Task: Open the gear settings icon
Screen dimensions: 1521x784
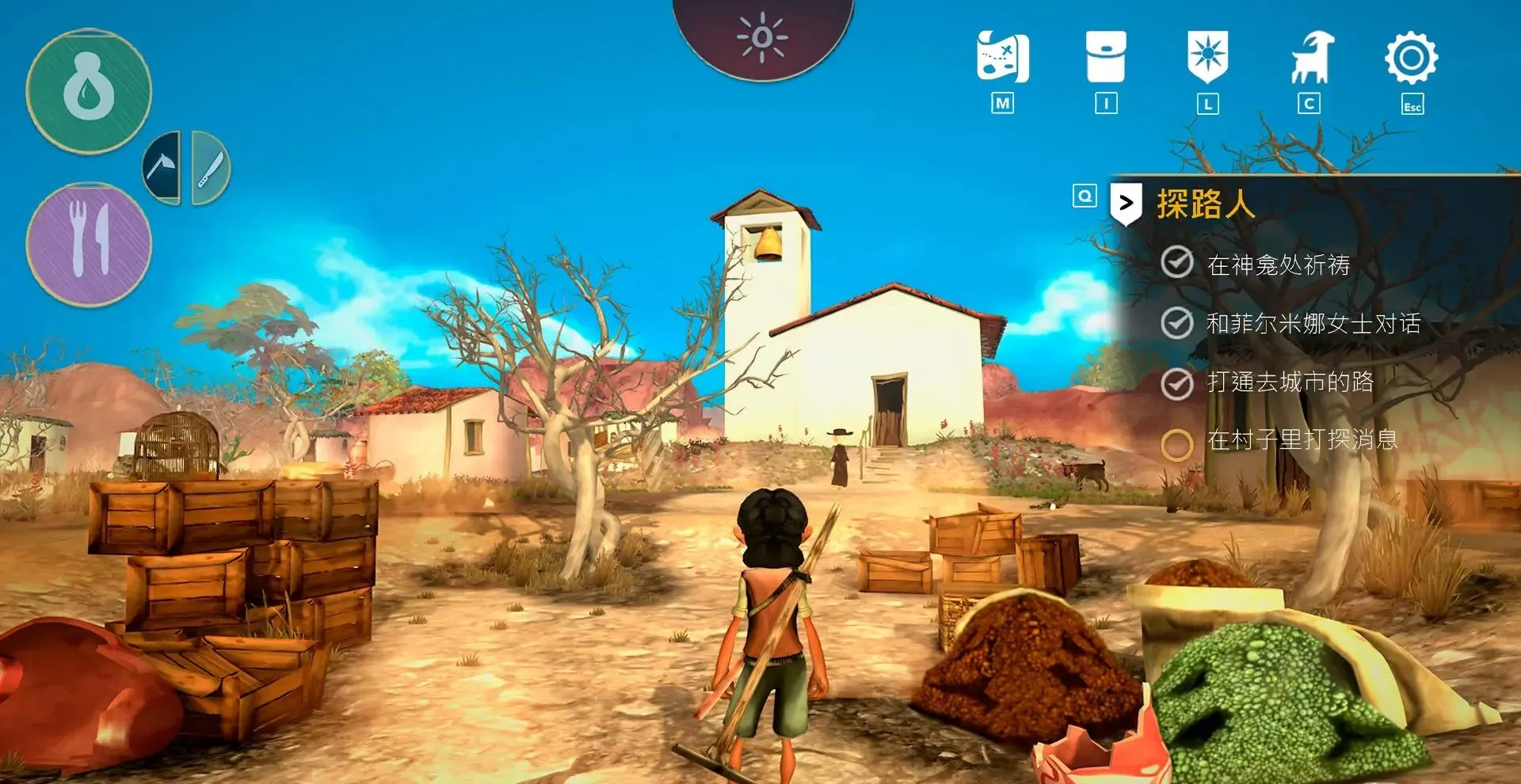Action: [x=1411, y=58]
